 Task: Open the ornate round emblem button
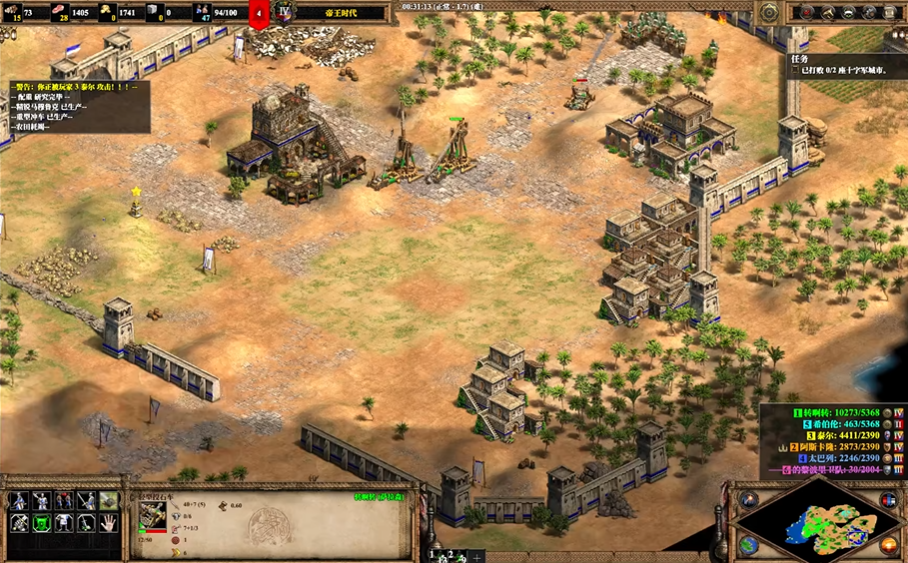(768, 13)
